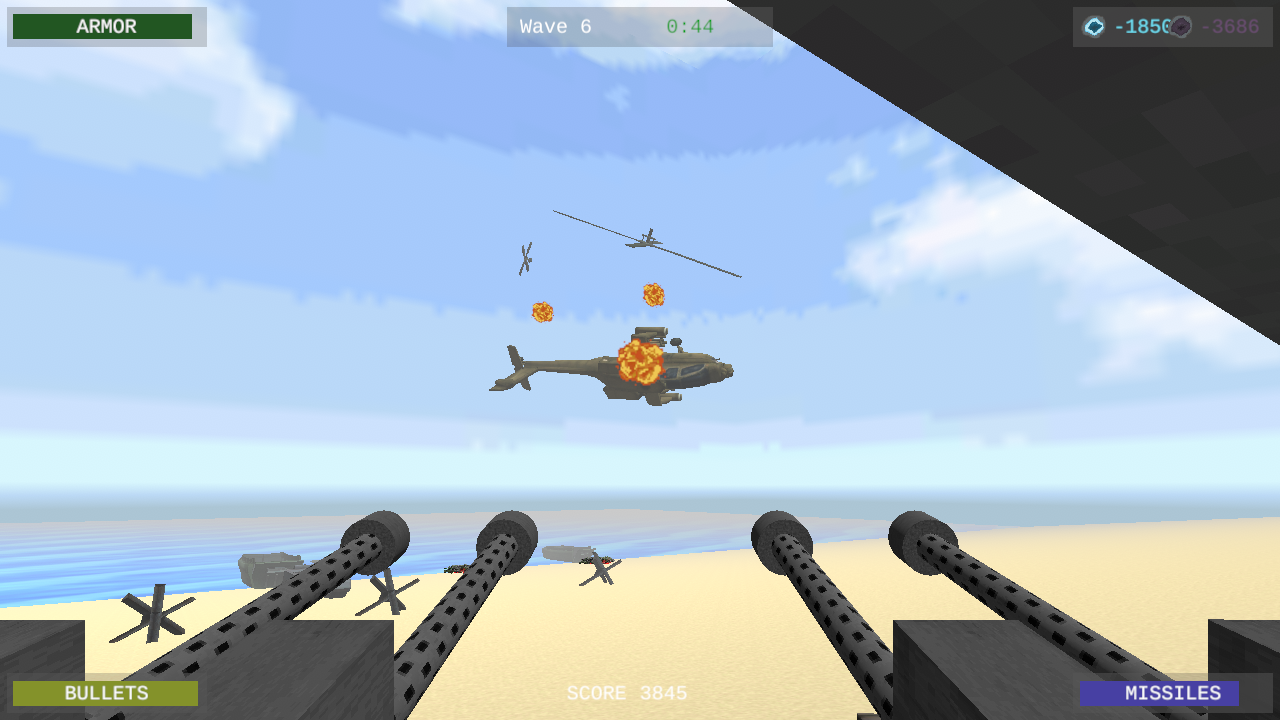1280x720 pixels.
Task: Click the explosion on the helicopter fuselage
Action: pyautogui.click(x=642, y=365)
